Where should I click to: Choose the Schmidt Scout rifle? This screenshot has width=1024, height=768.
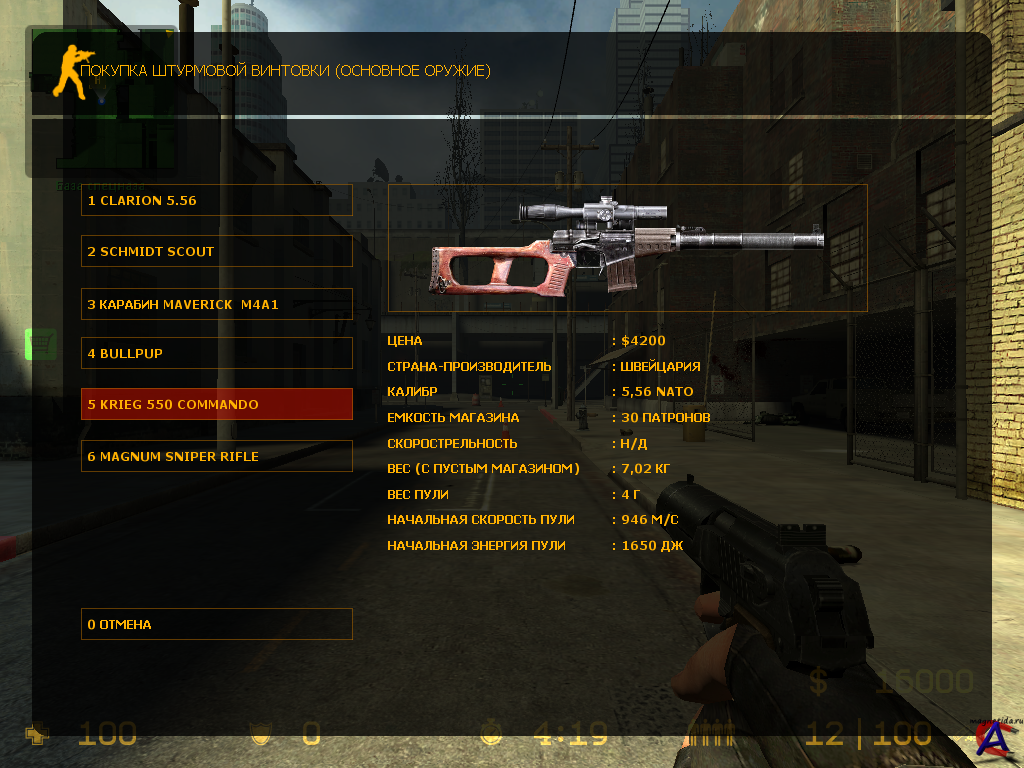[216, 251]
